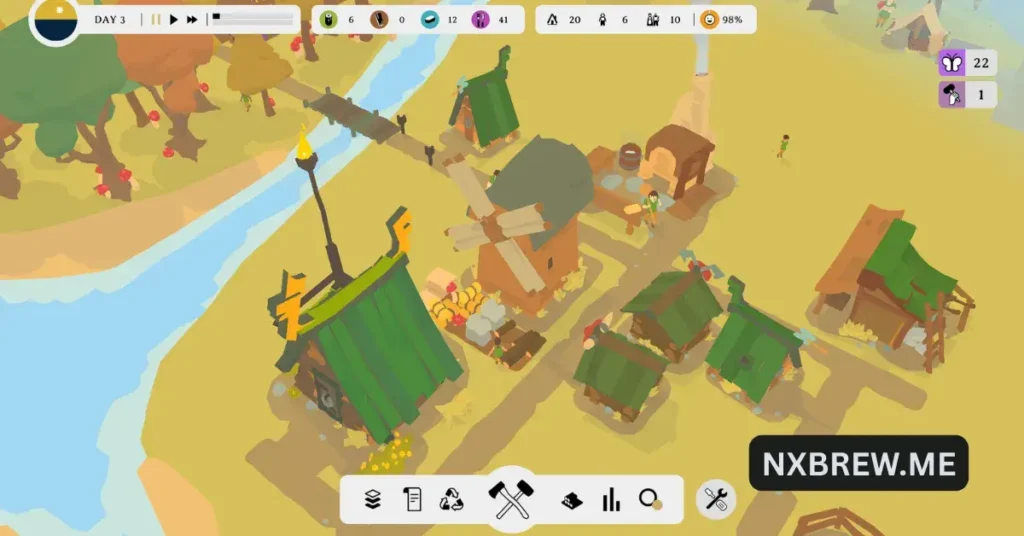Open the scroll document panel
The height and width of the screenshot is (536, 1024).
click(x=412, y=500)
